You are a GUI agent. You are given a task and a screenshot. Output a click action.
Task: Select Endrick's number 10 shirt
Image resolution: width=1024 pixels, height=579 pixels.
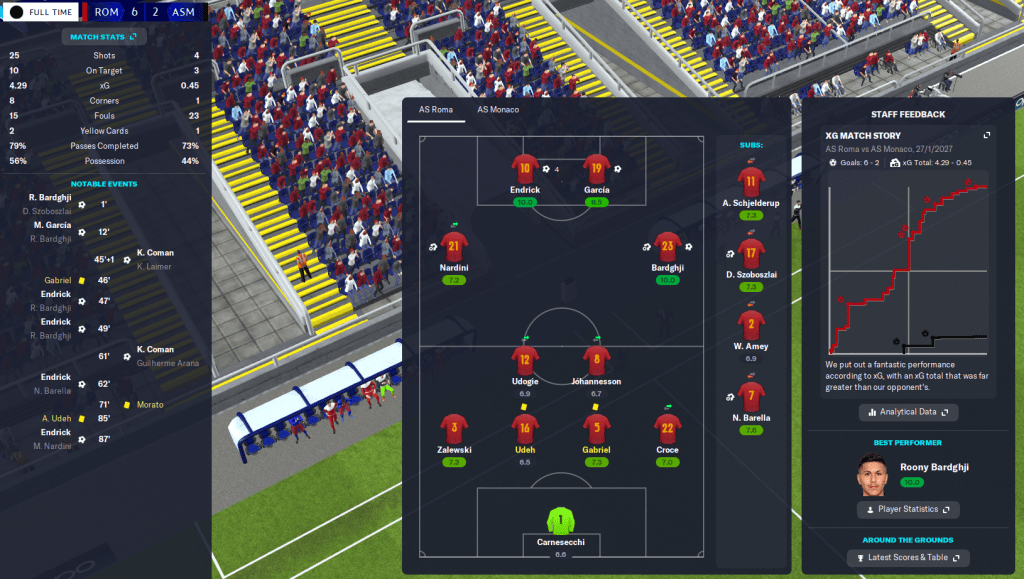point(524,168)
